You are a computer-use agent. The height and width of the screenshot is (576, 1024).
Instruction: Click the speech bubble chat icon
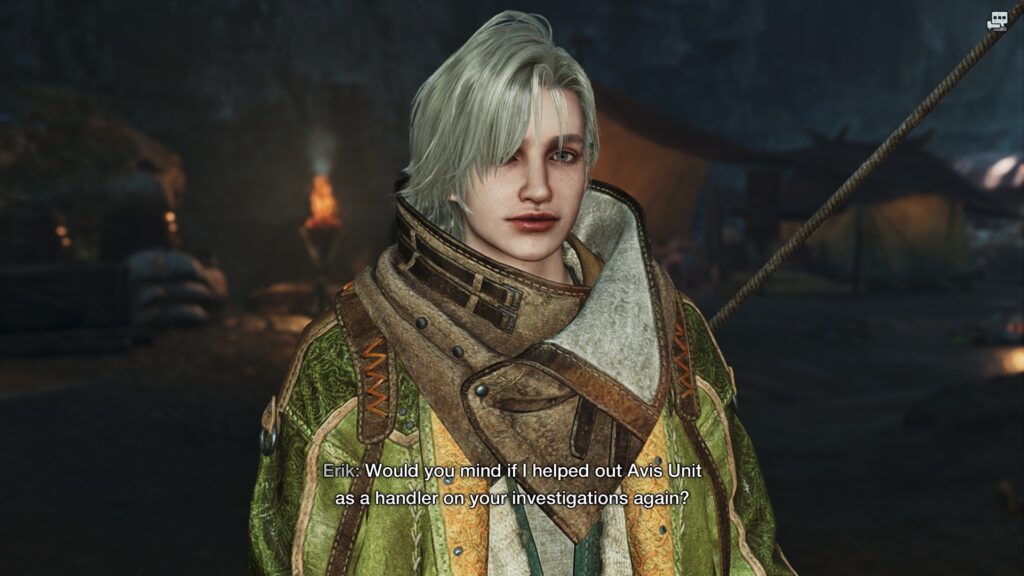click(x=997, y=21)
